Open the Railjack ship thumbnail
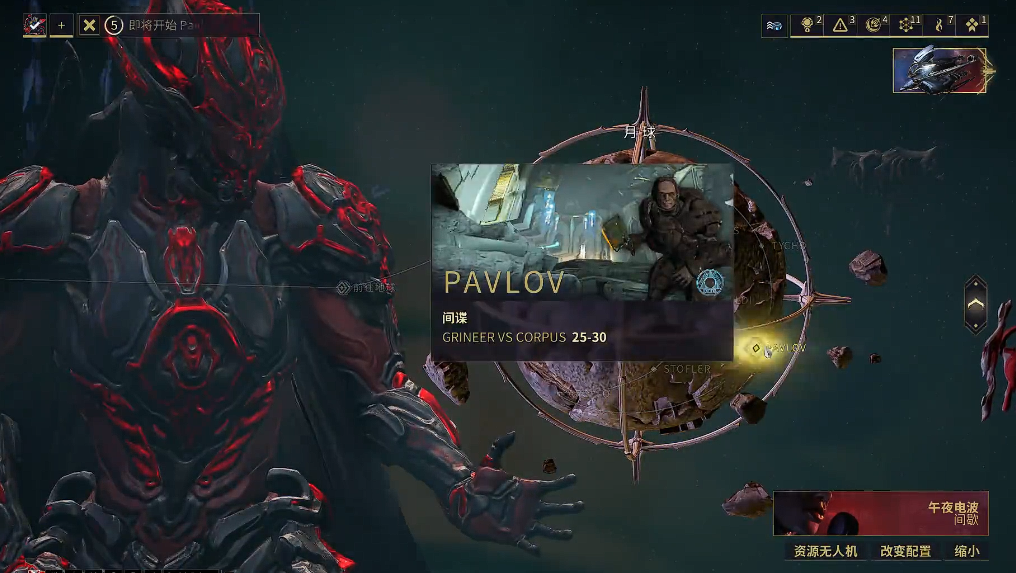The width and height of the screenshot is (1016, 573). [940, 70]
